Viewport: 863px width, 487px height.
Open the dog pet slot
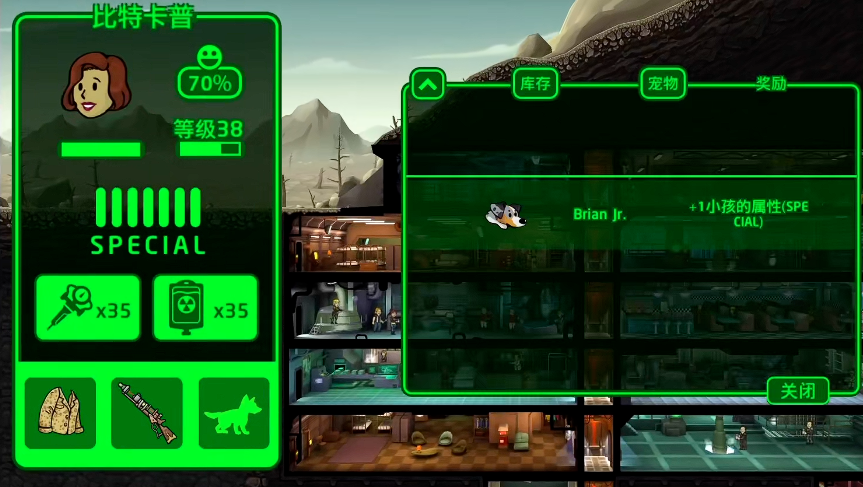click(x=234, y=412)
